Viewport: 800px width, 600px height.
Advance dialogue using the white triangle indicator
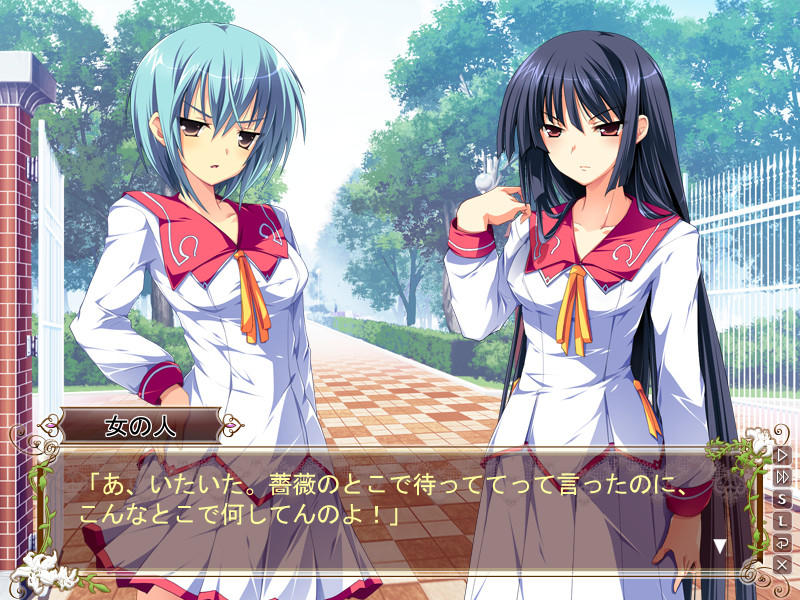[x=719, y=545]
